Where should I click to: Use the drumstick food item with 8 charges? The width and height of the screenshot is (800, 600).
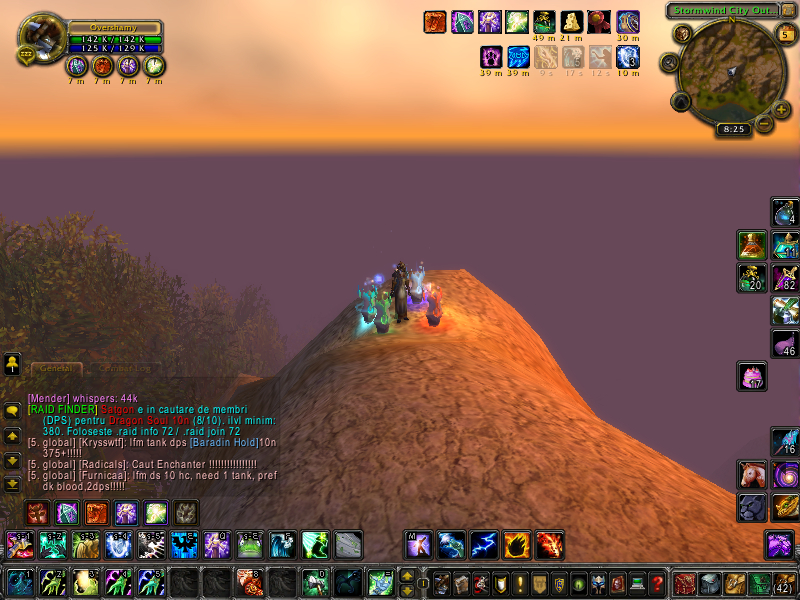click(249, 581)
